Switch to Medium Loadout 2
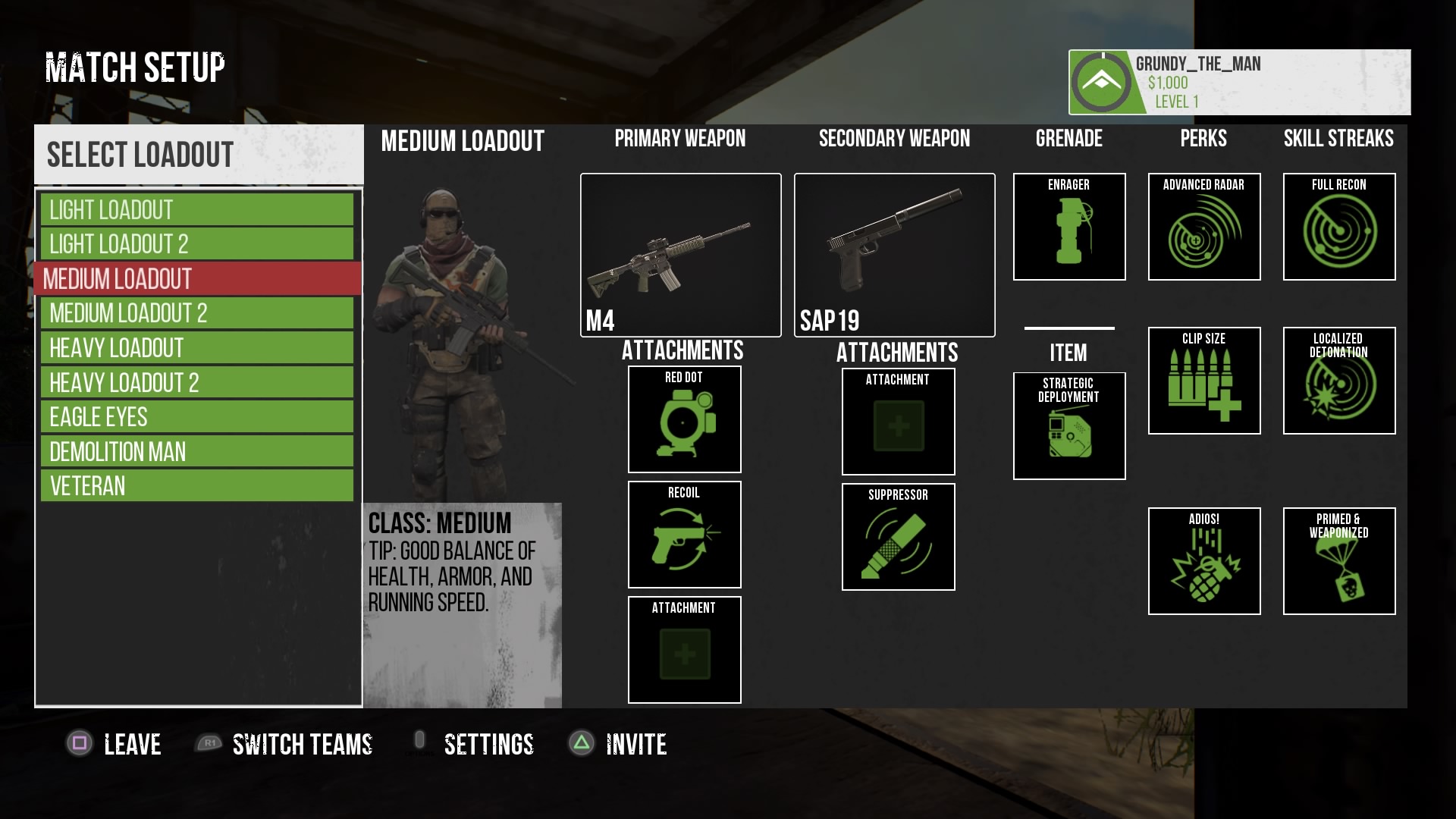 click(197, 312)
